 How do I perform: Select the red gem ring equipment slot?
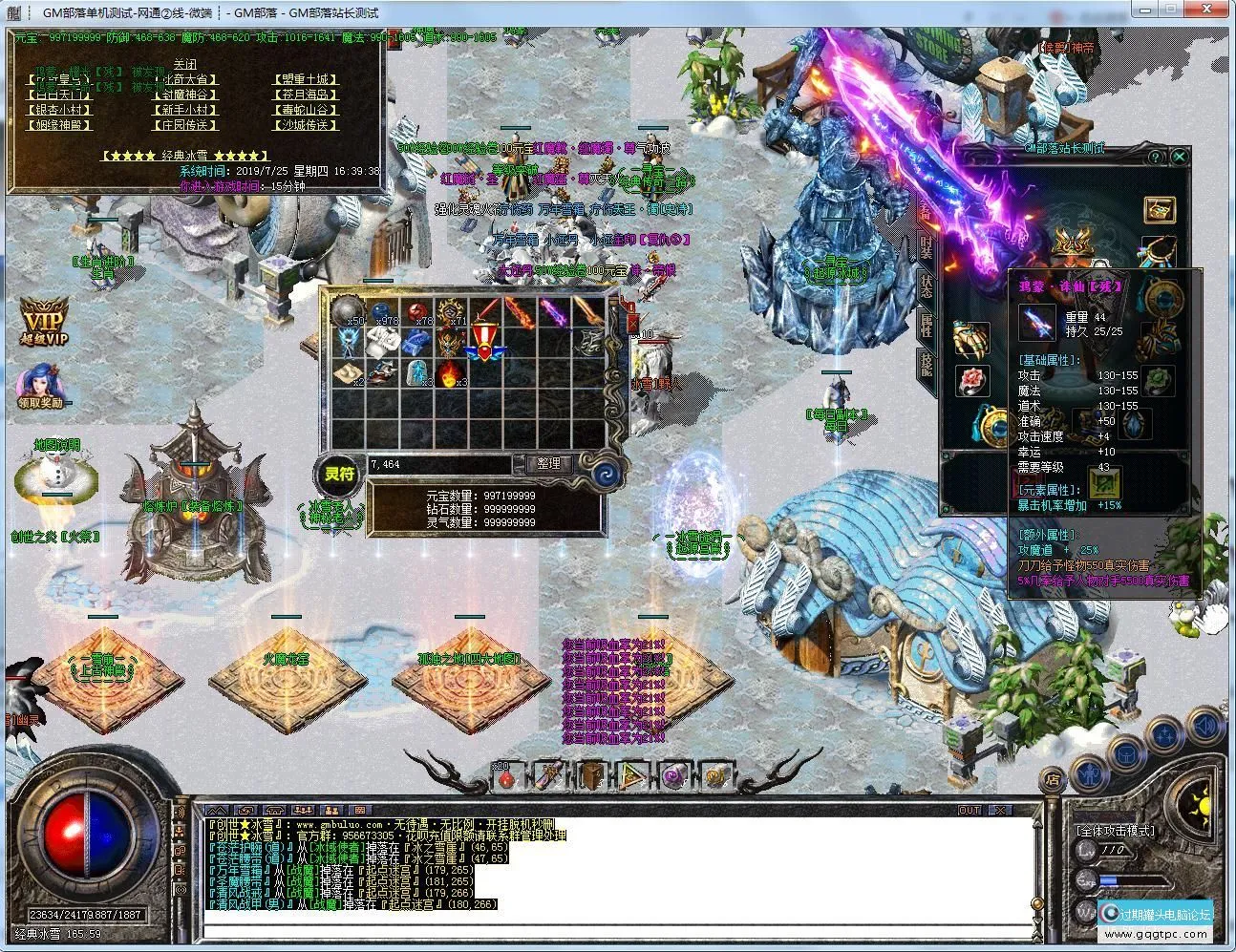point(972,379)
